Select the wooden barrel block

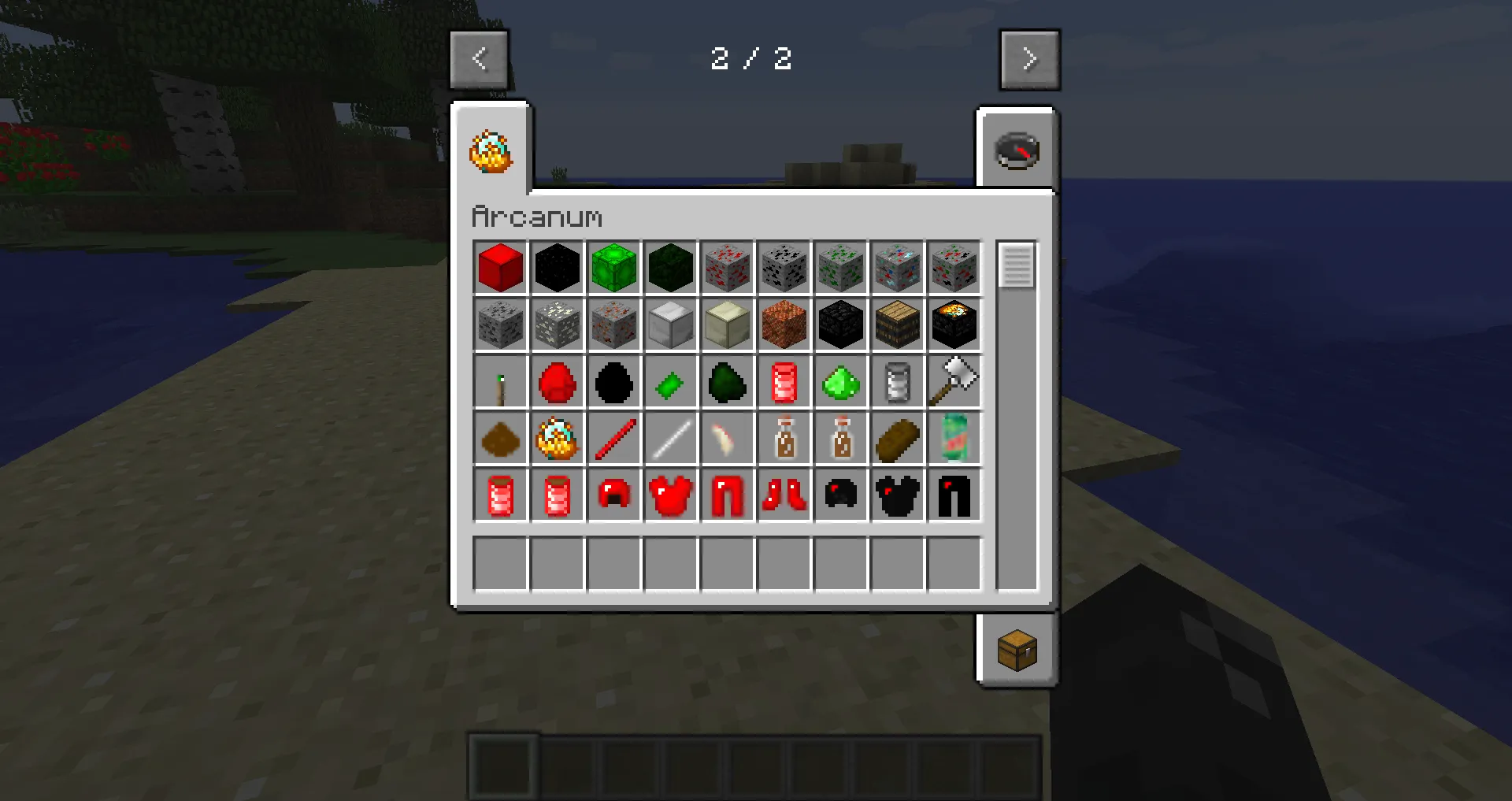tap(897, 324)
